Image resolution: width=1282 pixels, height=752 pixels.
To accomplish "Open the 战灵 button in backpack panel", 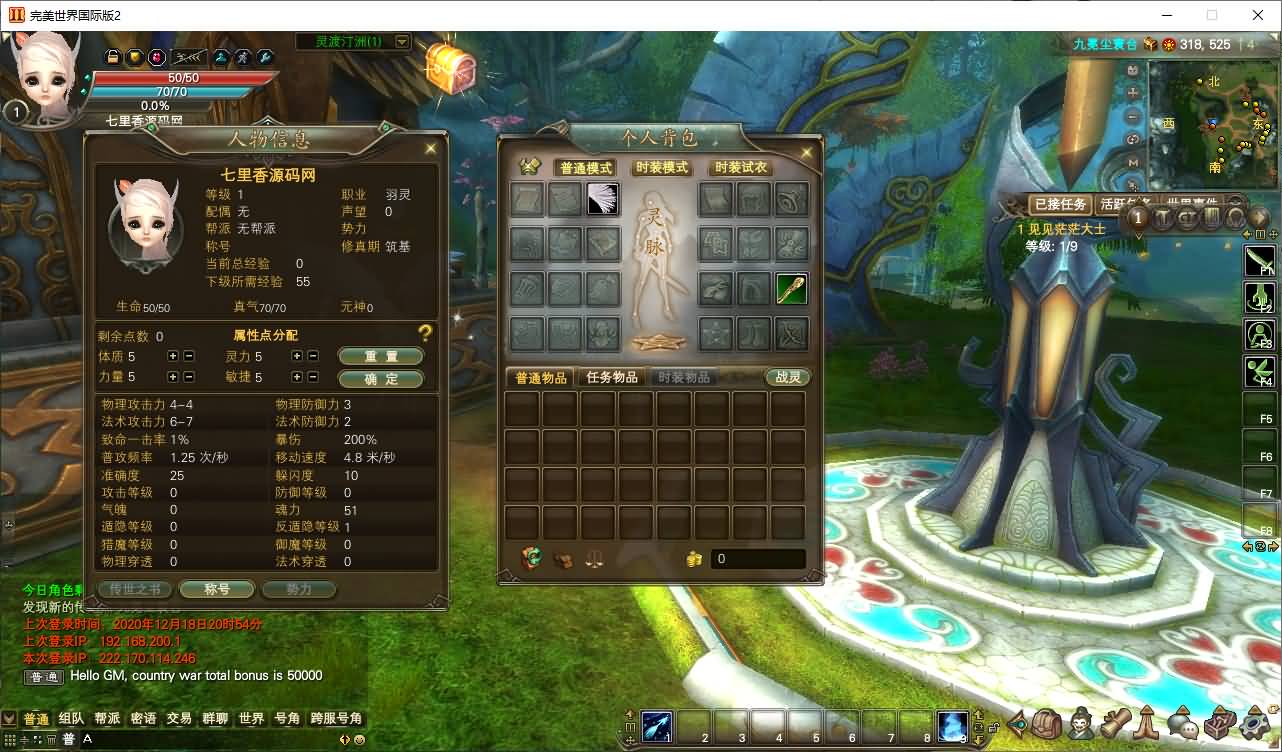I will 787,378.
